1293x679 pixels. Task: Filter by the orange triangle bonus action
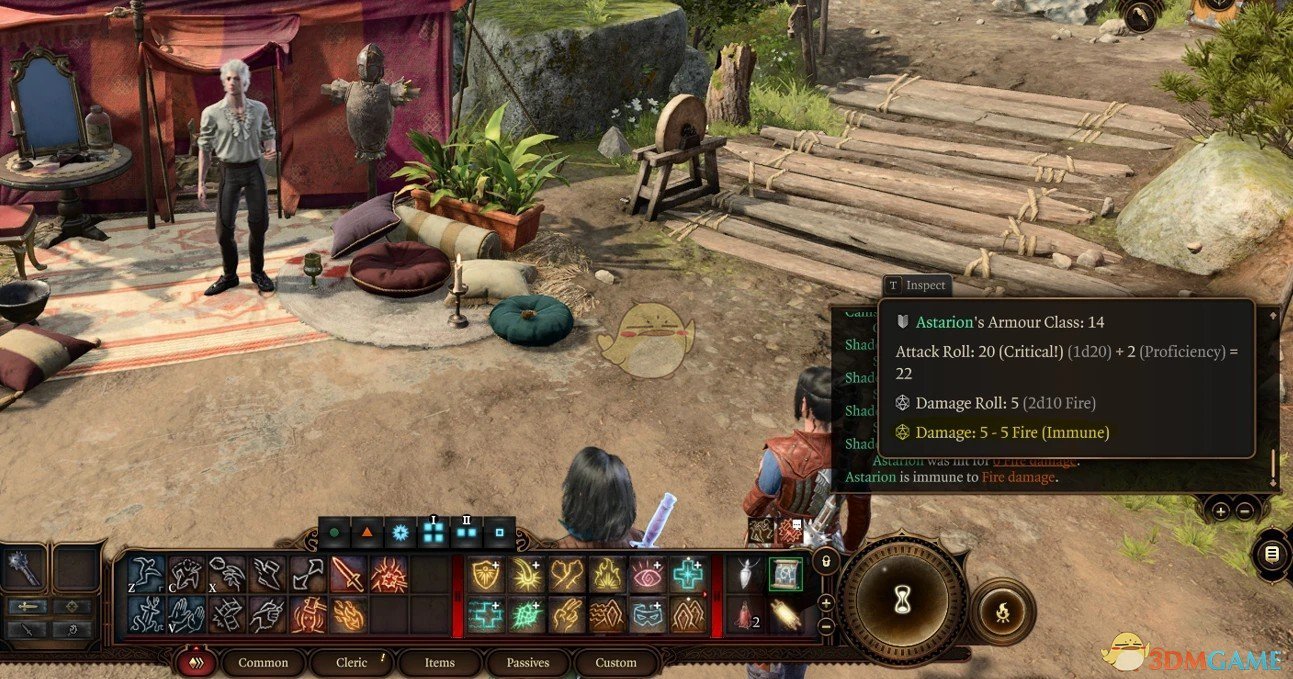tap(367, 533)
